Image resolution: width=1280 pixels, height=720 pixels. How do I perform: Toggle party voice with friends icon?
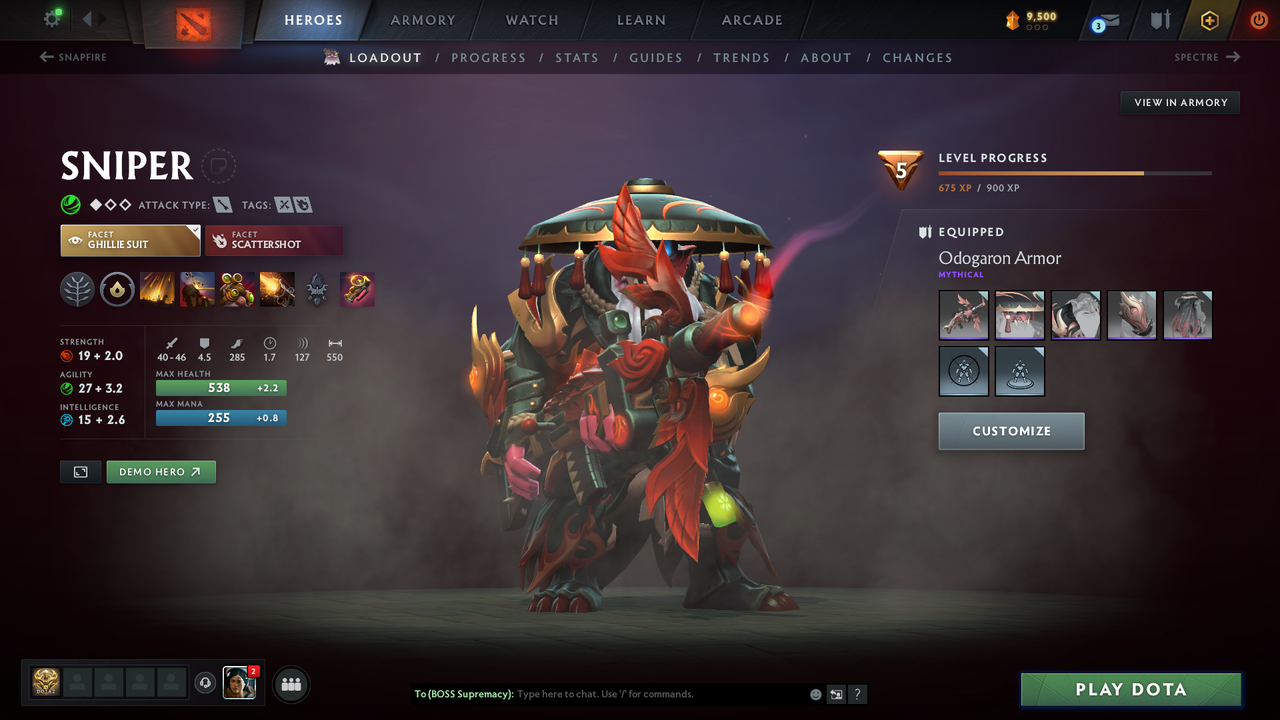[290, 684]
